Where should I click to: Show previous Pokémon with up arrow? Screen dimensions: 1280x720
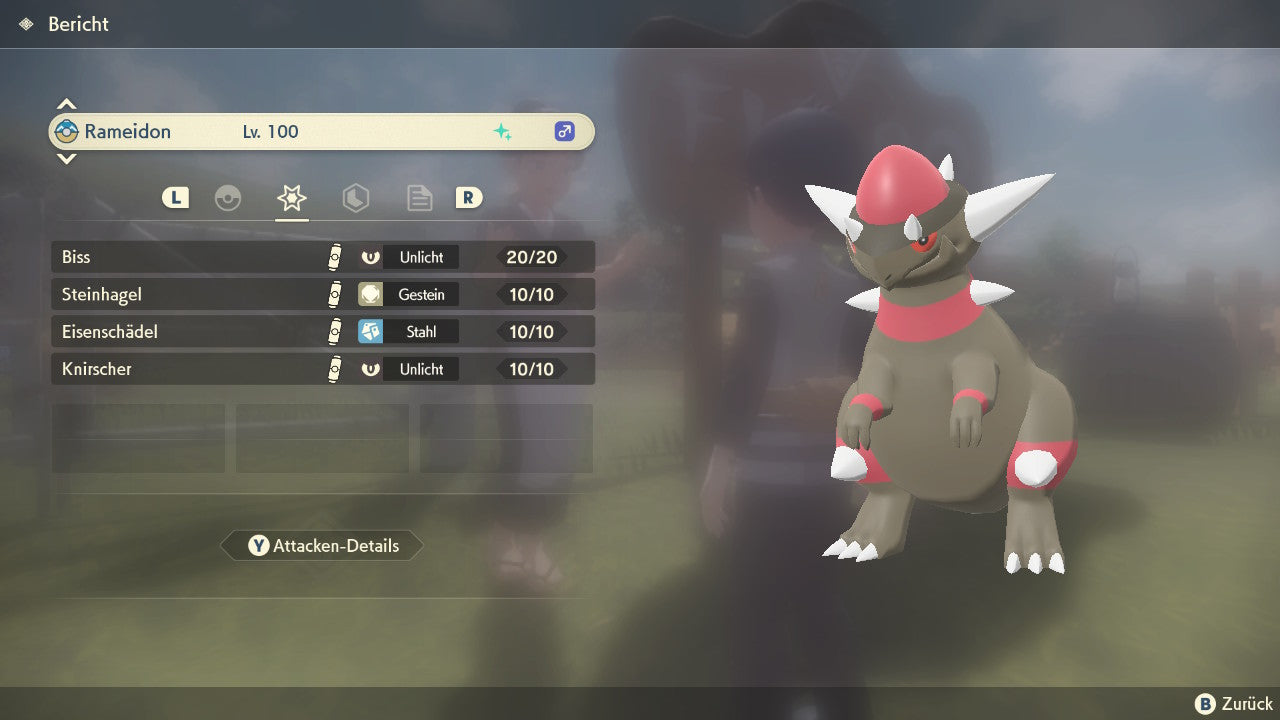(66, 104)
